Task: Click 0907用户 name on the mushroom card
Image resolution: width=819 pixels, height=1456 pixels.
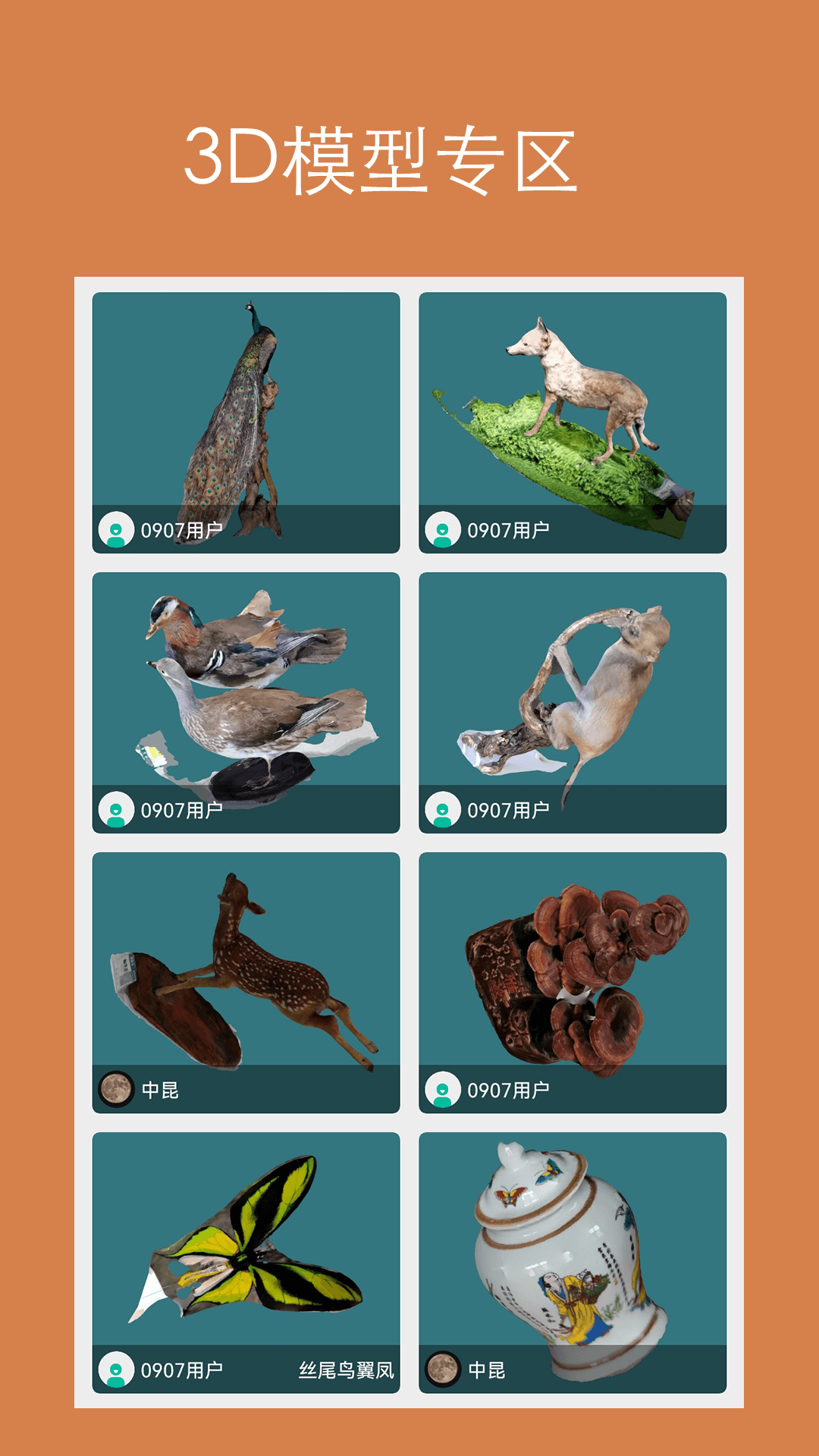Action: point(508,1090)
